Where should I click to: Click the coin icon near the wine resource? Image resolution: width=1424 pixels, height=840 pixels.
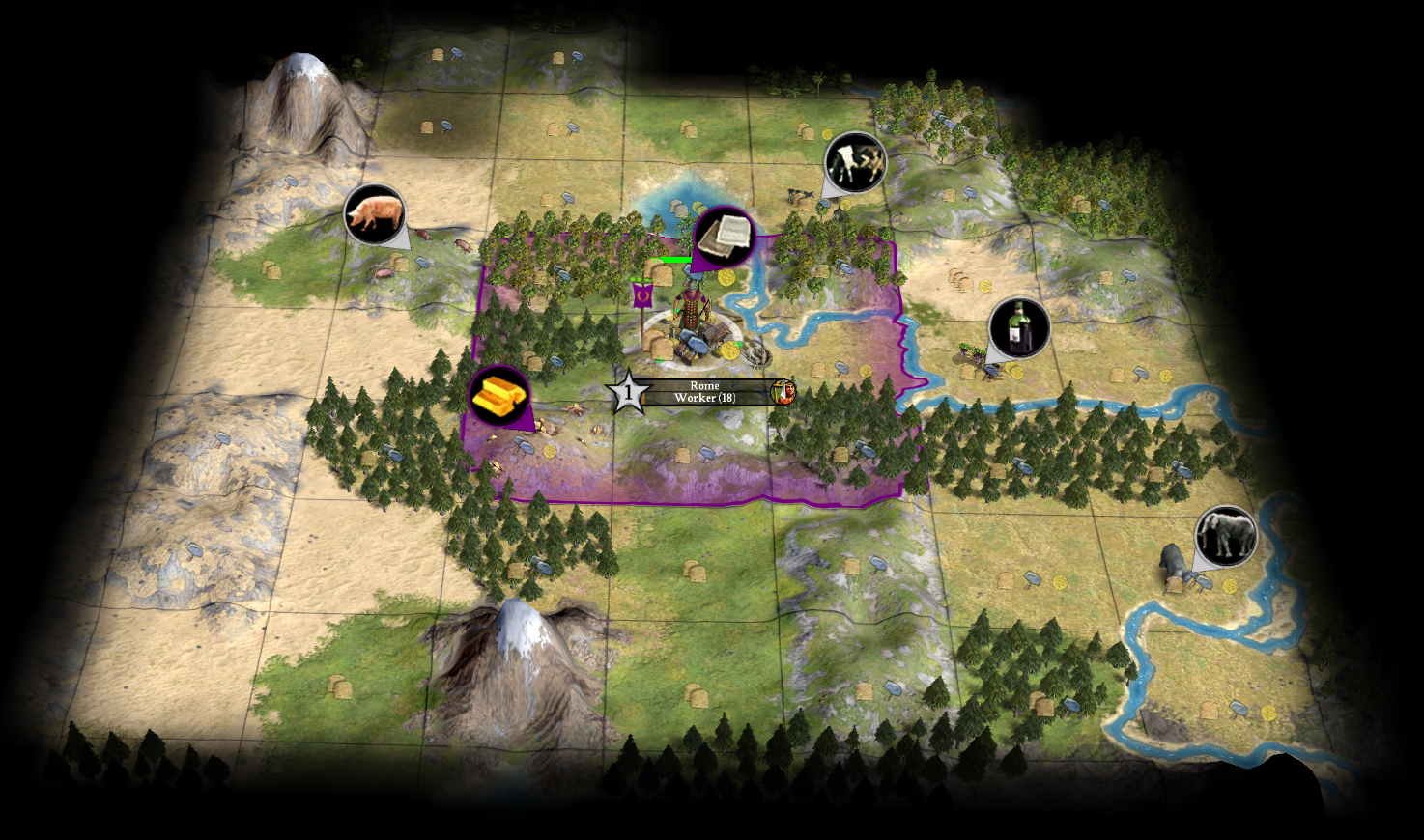click(1014, 372)
